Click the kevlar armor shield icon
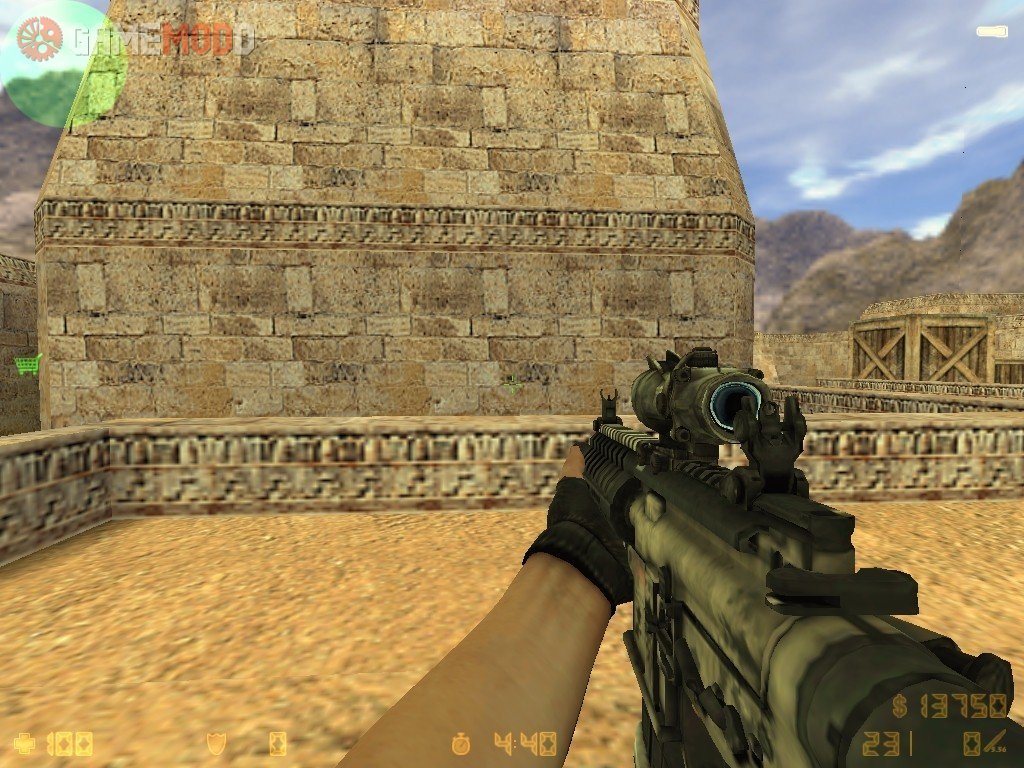Screen dimensions: 1024x768 click(x=213, y=743)
